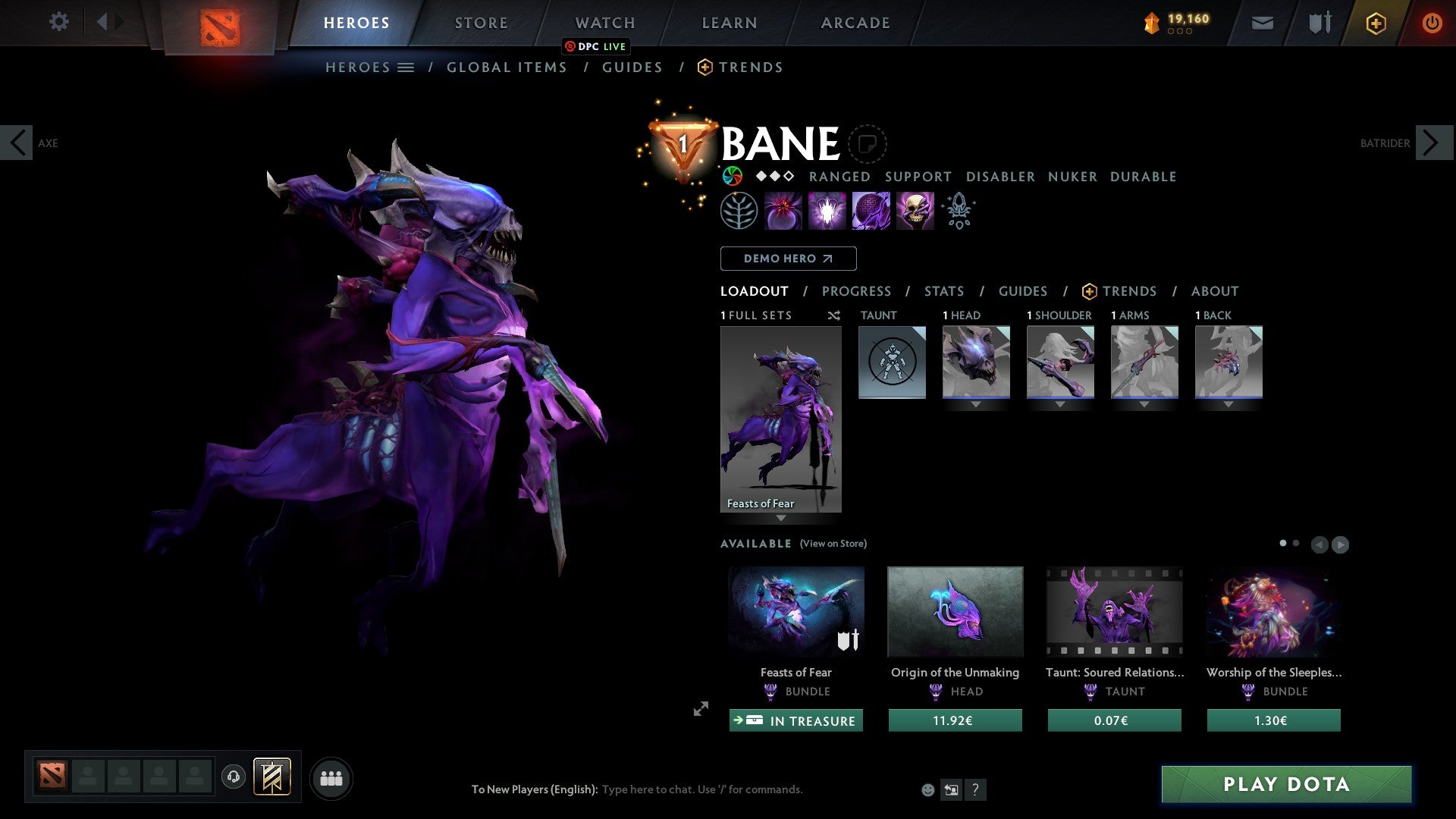
Task: Toggle the voice chat headset icon
Action: pos(234,777)
